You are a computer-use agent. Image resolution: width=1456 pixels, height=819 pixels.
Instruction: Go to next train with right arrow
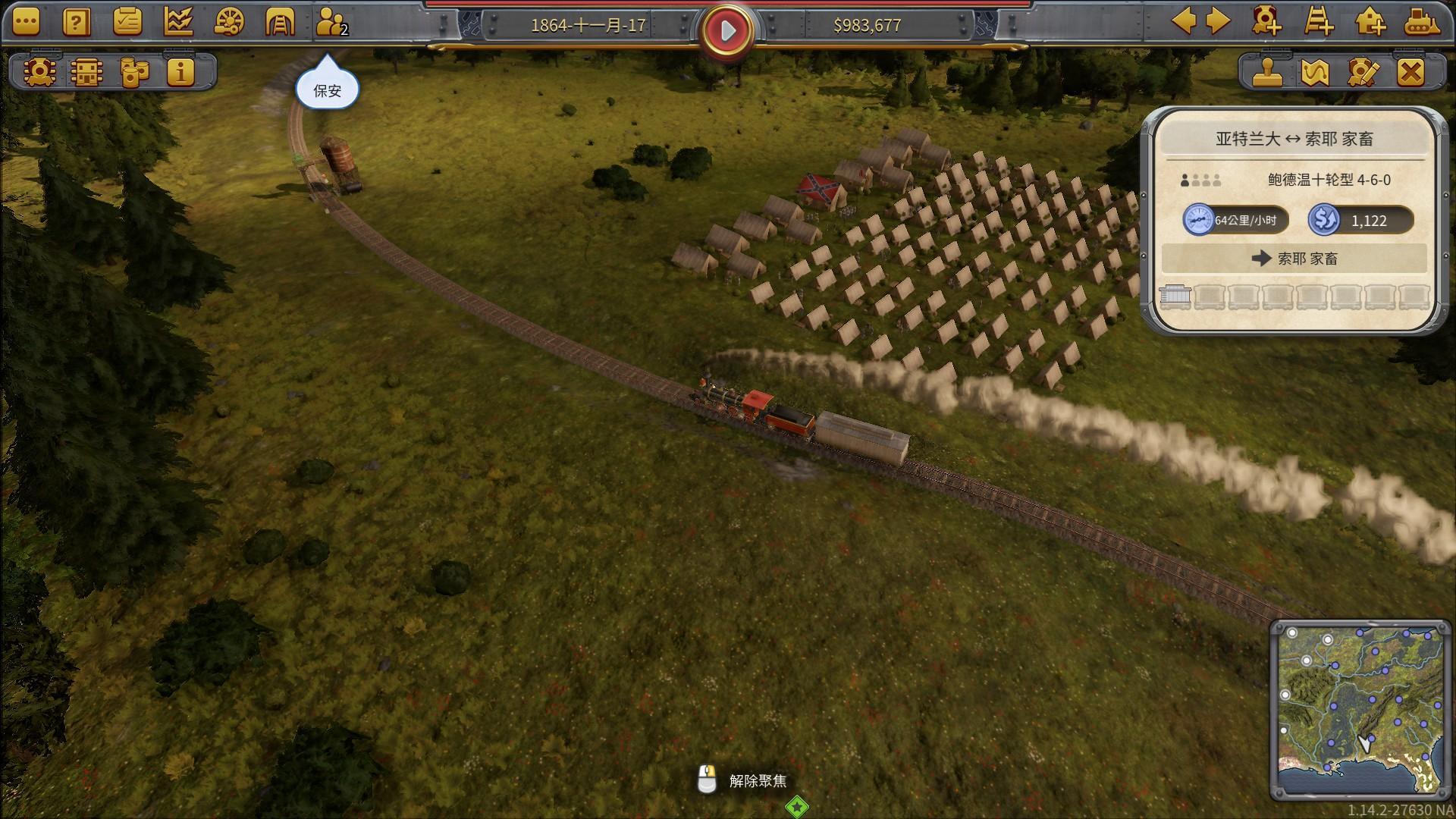click(1218, 21)
